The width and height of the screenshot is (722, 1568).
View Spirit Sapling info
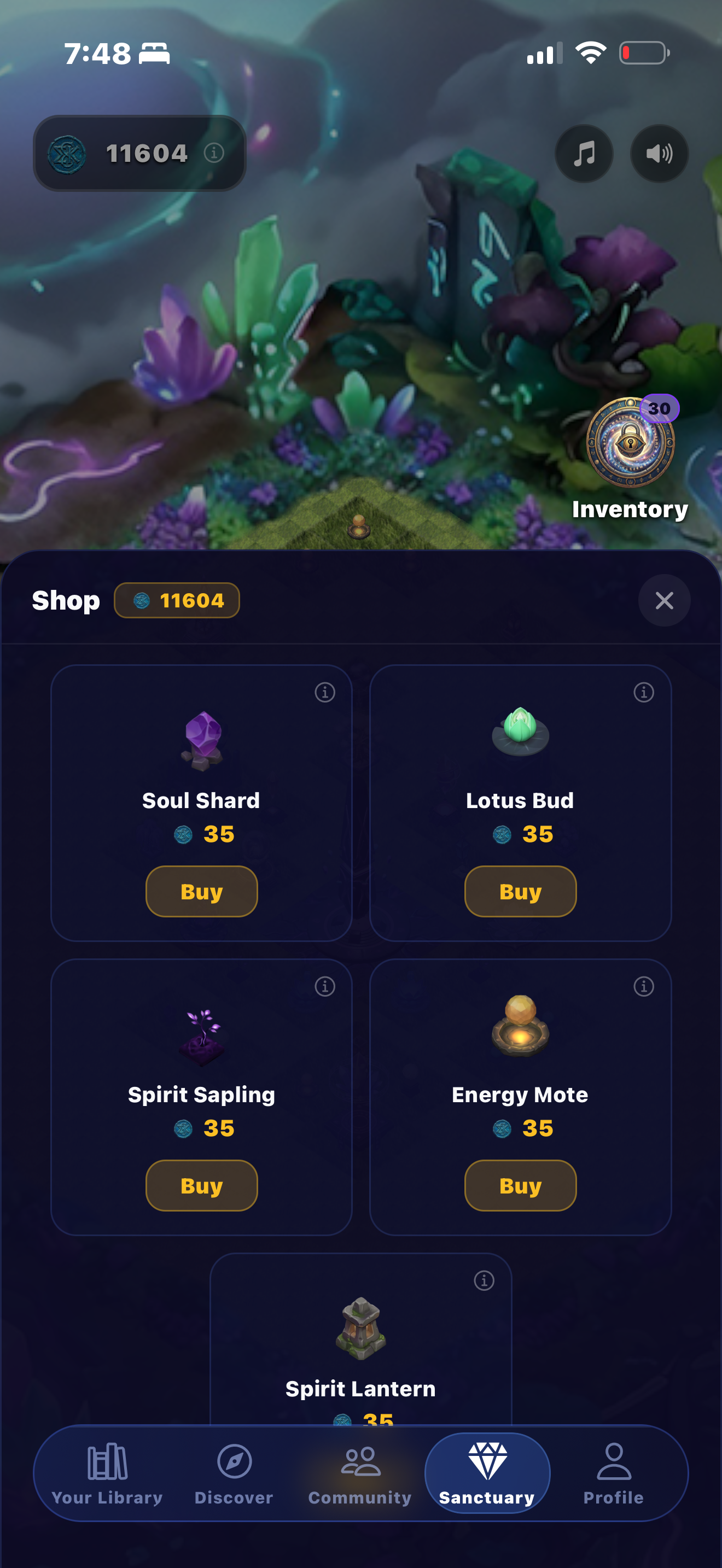324,986
